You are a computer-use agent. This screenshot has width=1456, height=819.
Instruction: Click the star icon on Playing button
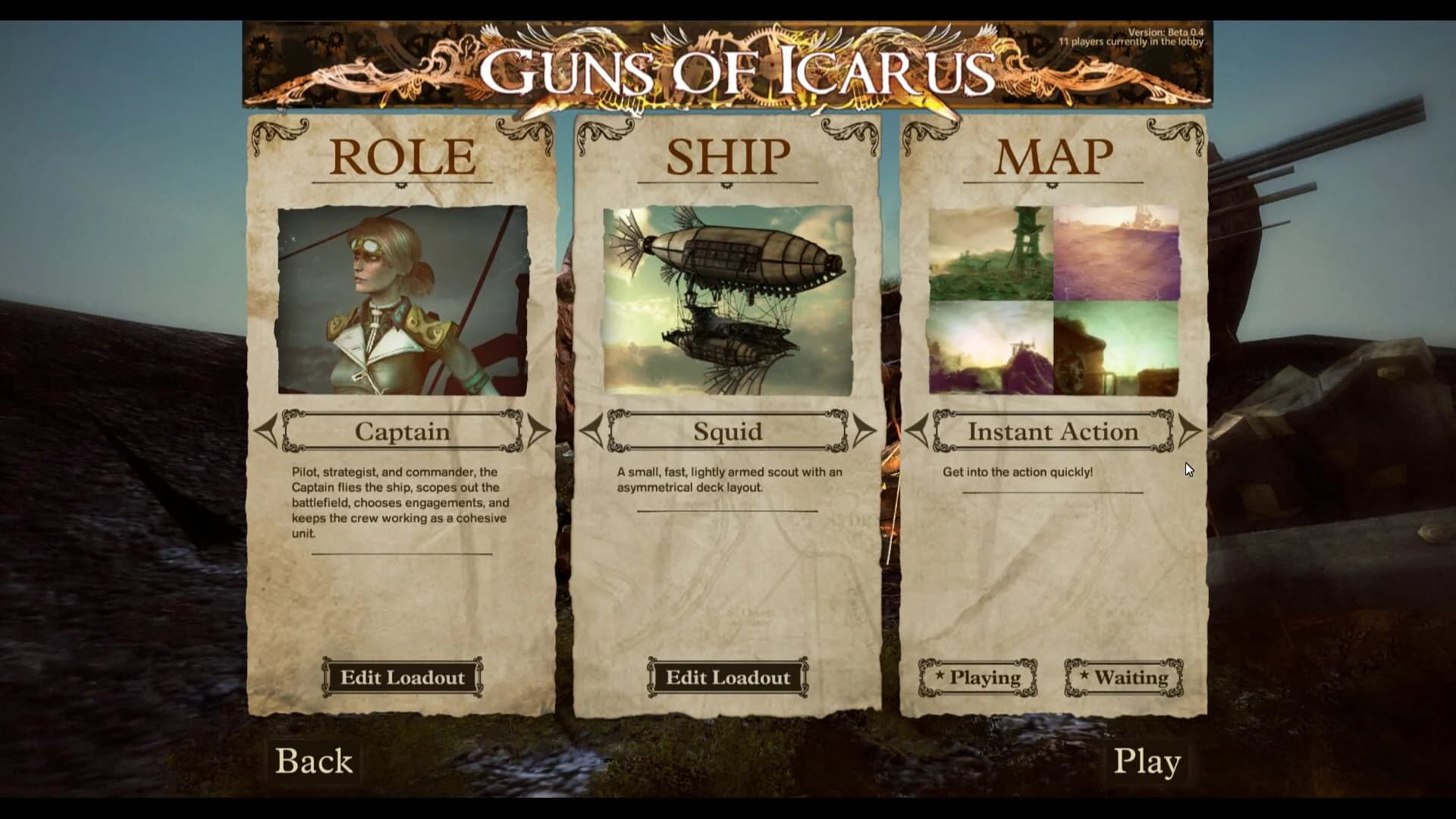pos(940,676)
